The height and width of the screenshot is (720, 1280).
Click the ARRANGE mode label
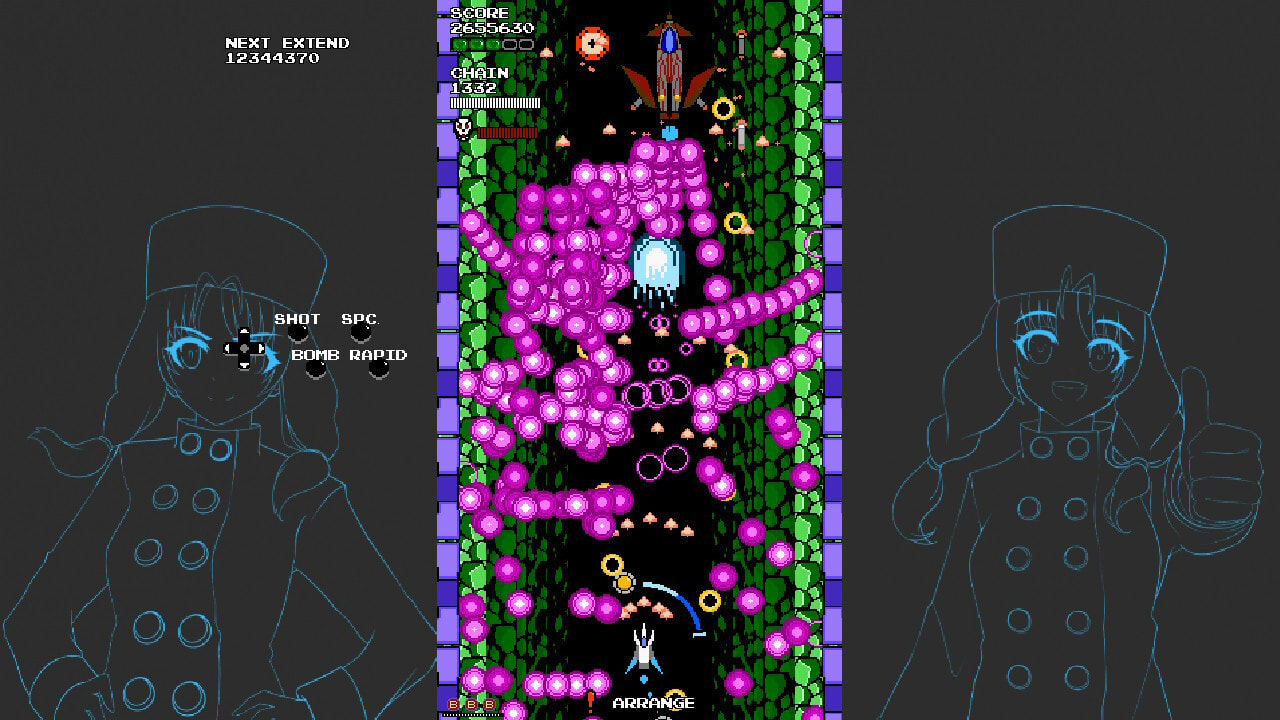pyautogui.click(x=652, y=703)
